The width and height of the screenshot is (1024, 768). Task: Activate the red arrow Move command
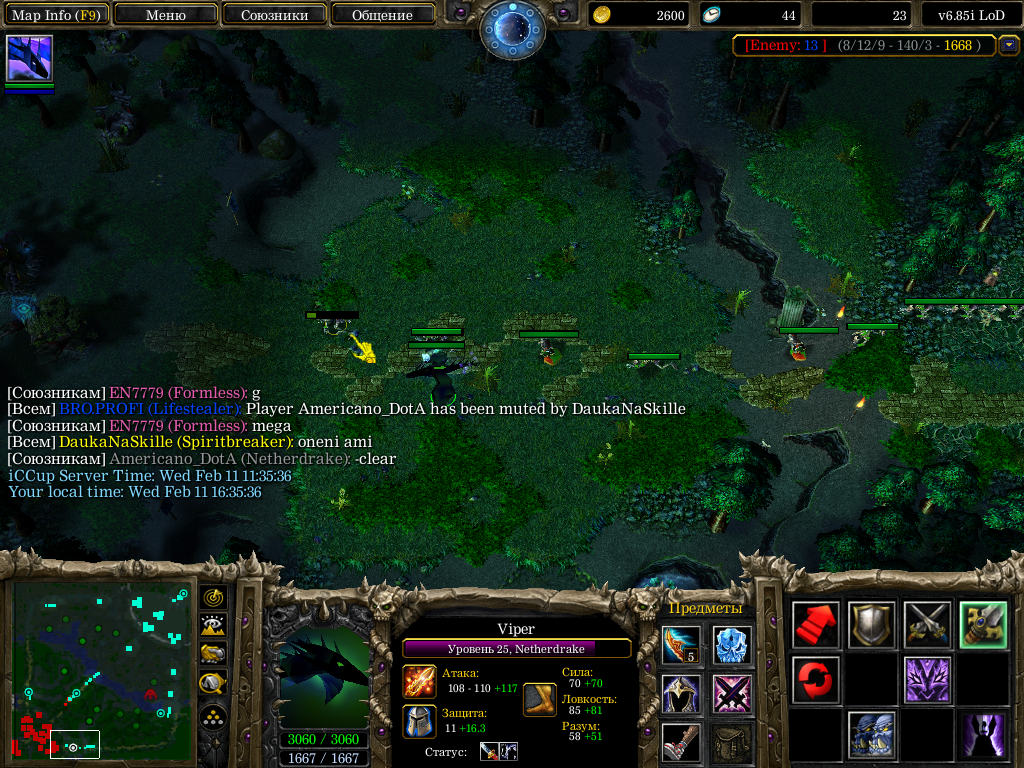(815, 625)
